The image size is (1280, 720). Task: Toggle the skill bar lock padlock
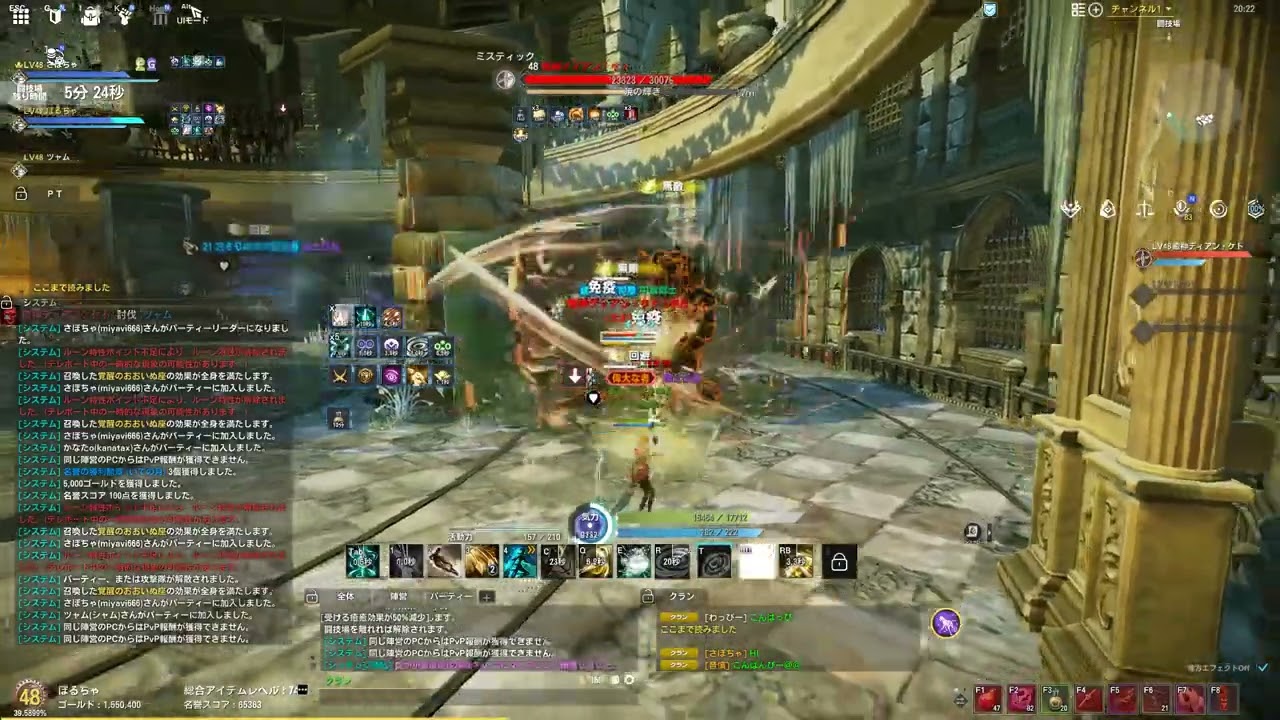(x=838, y=561)
